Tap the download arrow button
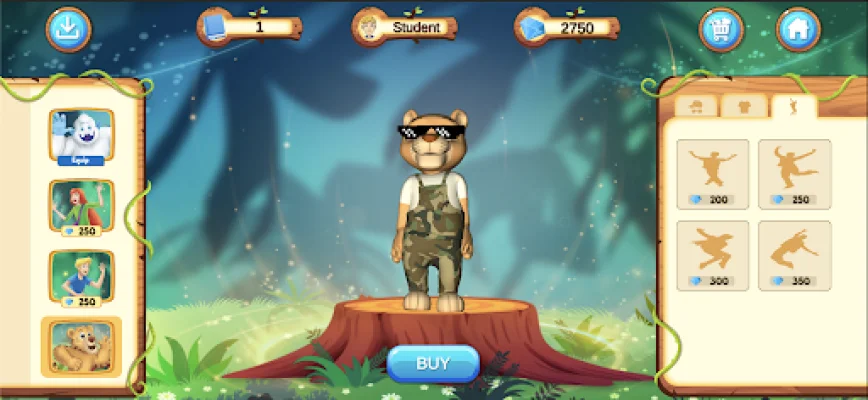This screenshot has height=400, width=868. (x=69, y=30)
